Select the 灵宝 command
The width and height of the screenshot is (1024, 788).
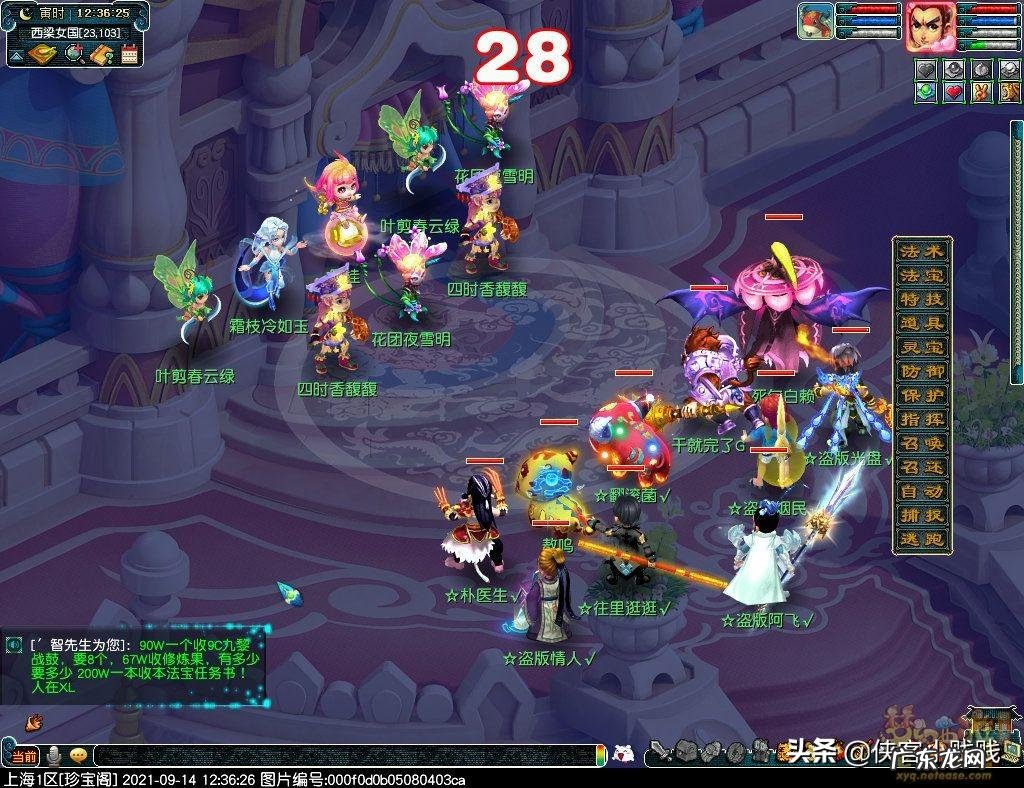click(x=921, y=347)
